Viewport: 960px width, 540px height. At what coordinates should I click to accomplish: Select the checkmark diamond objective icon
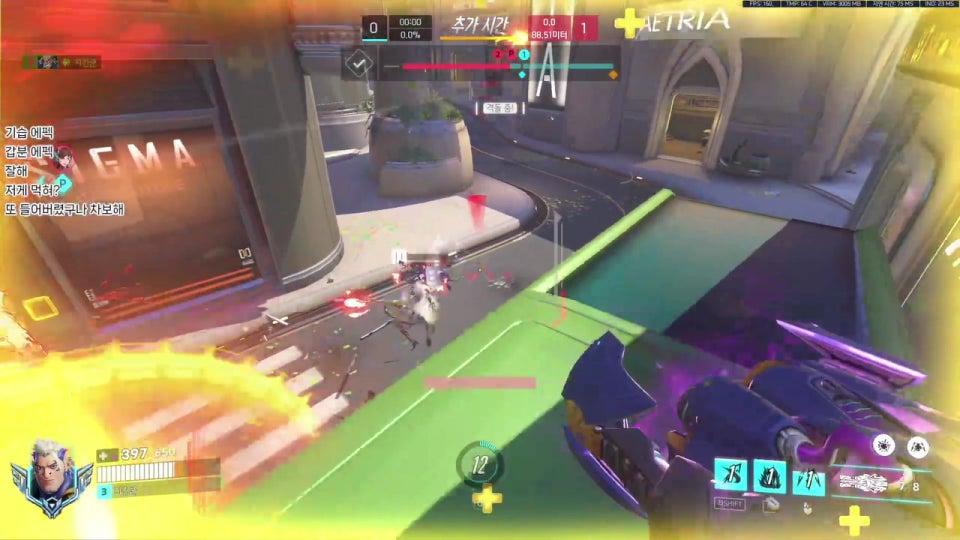(x=359, y=66)
